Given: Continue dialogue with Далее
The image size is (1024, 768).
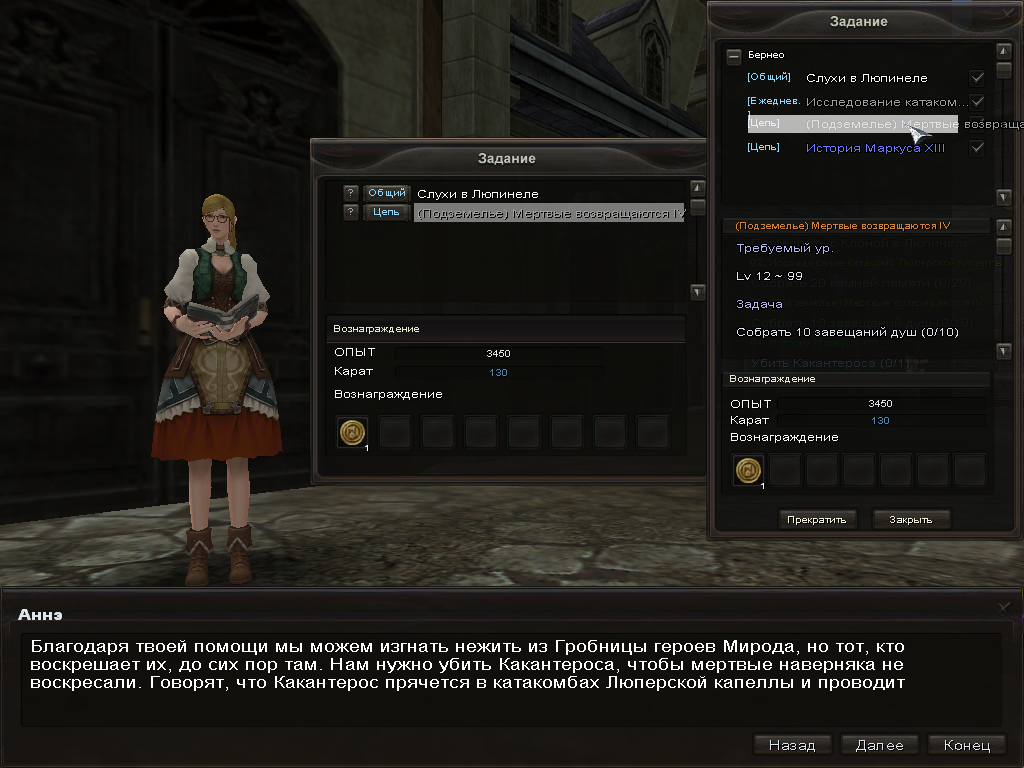Looking at the screenshot, I should (879, 745).
